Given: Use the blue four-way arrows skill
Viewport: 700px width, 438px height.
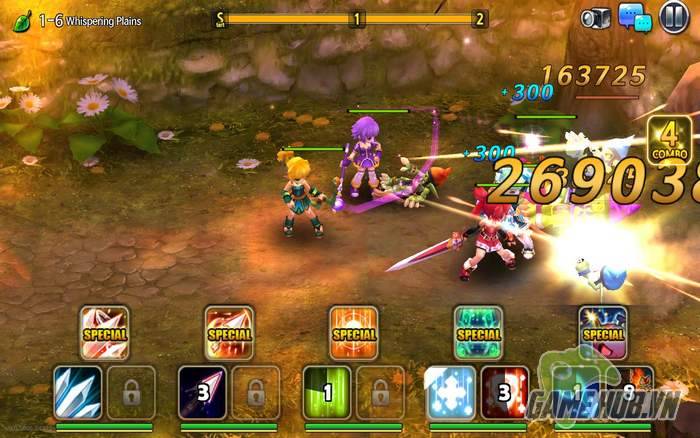Looking at the screenshot, I should coord(451,392).
